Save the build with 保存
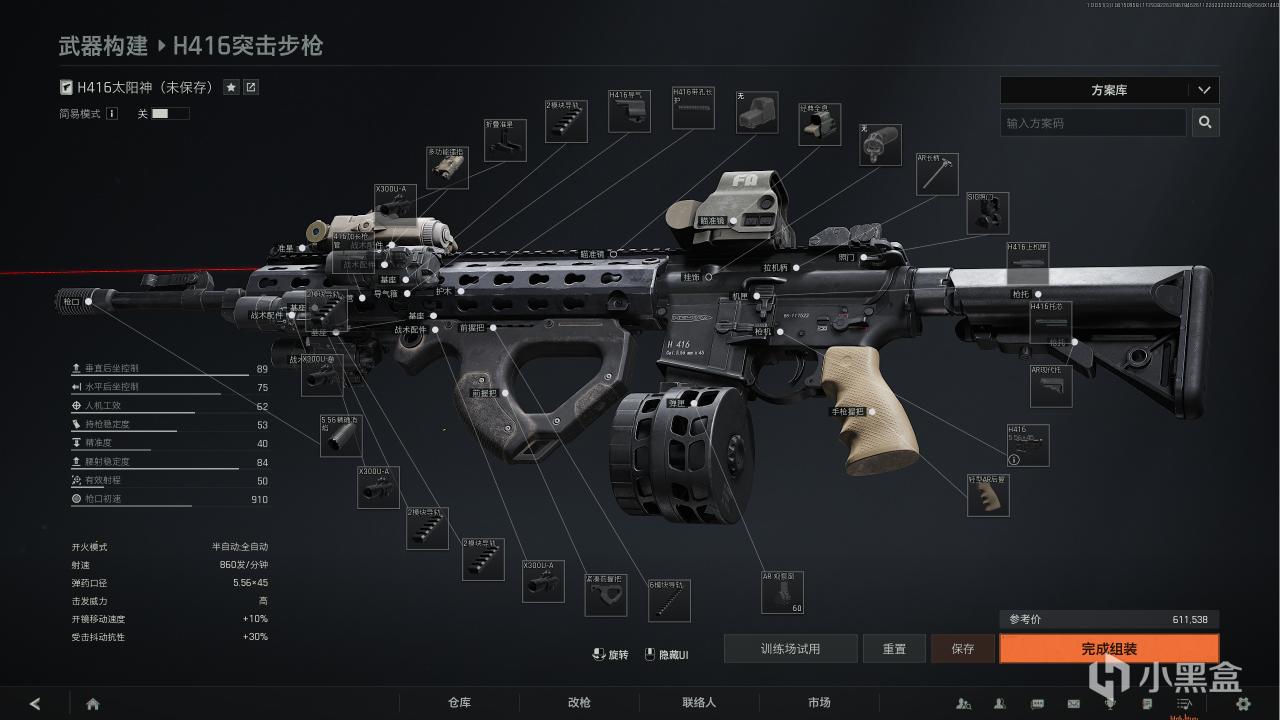The height and width of the screenshot is (720, 1280). 963,649
